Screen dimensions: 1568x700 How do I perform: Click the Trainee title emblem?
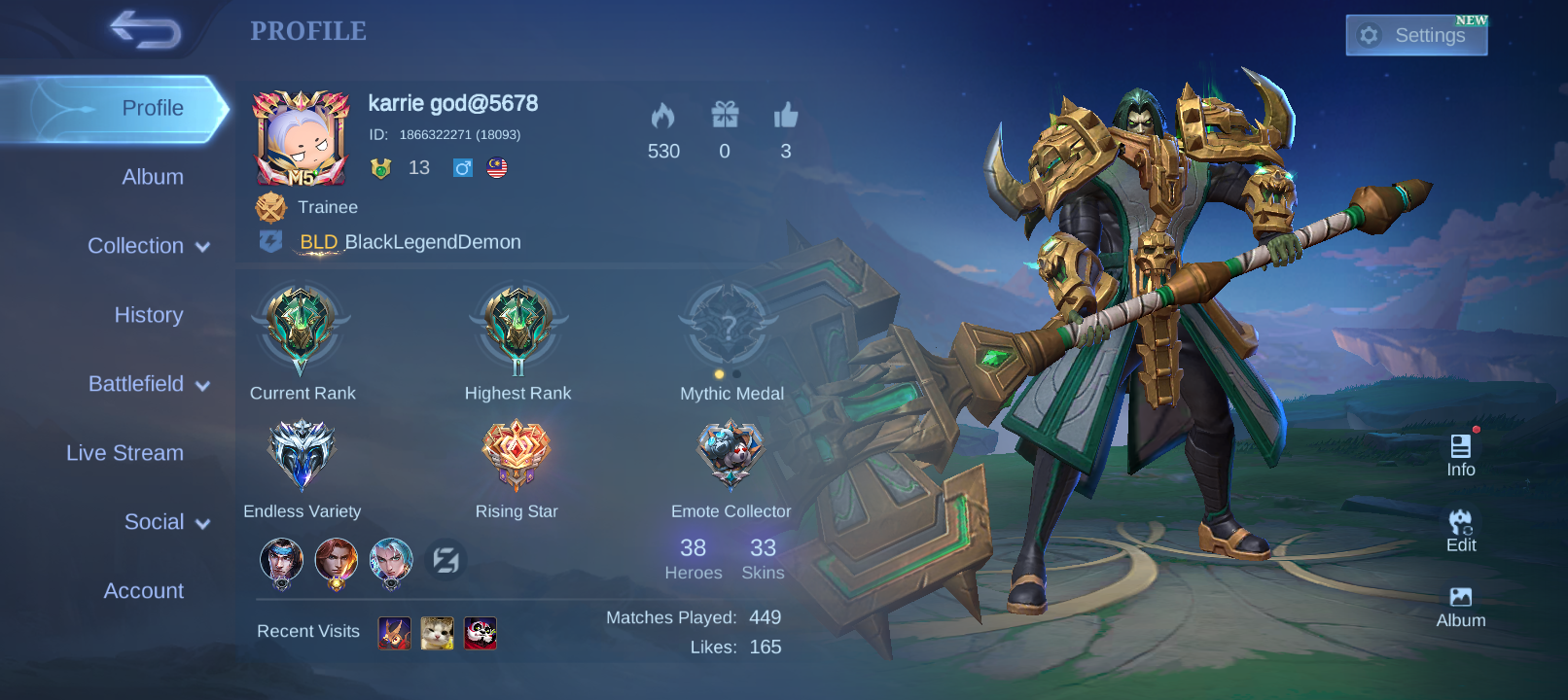pos(270,206)
